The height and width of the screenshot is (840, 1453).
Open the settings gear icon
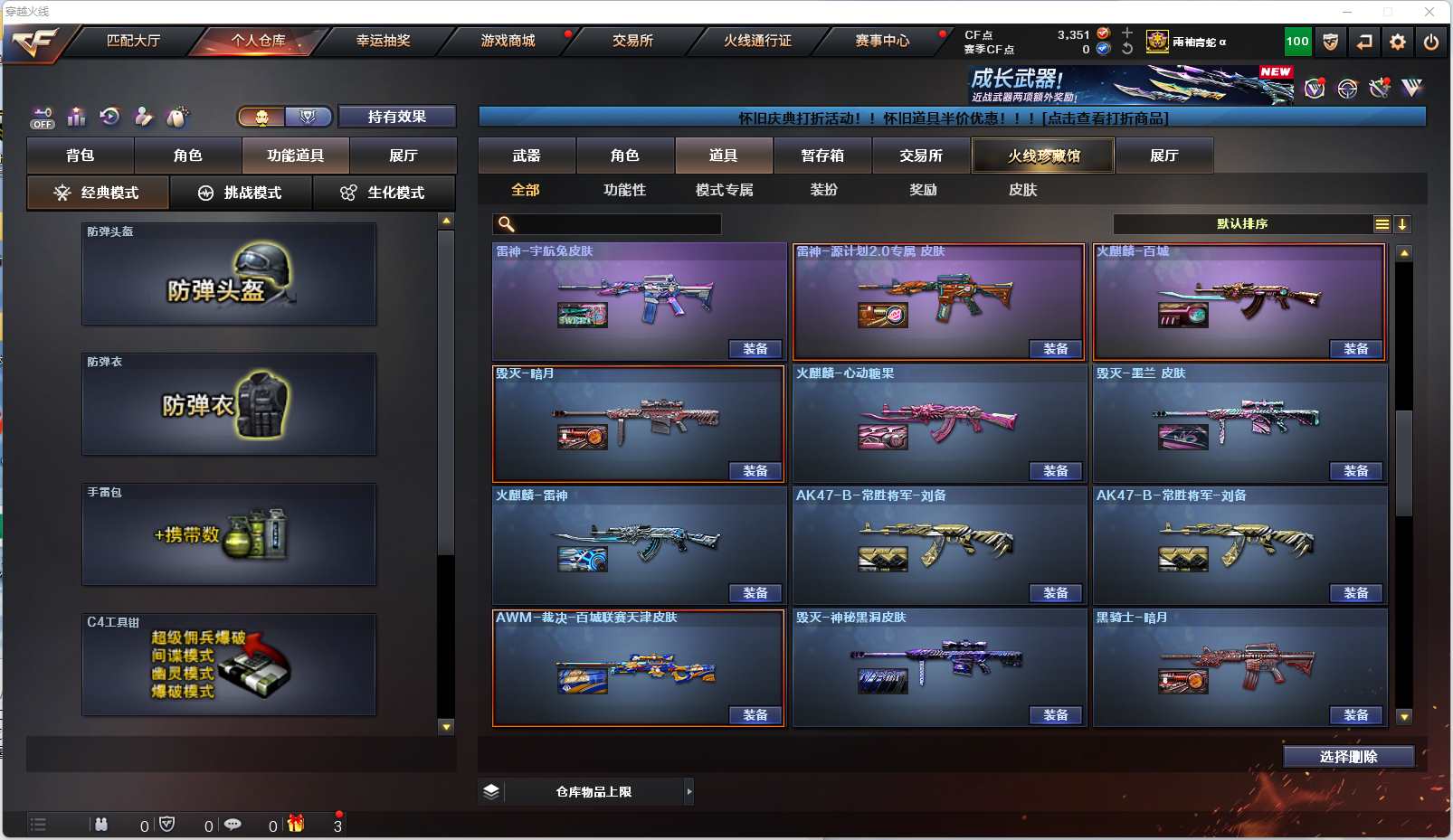(1398, 42)
